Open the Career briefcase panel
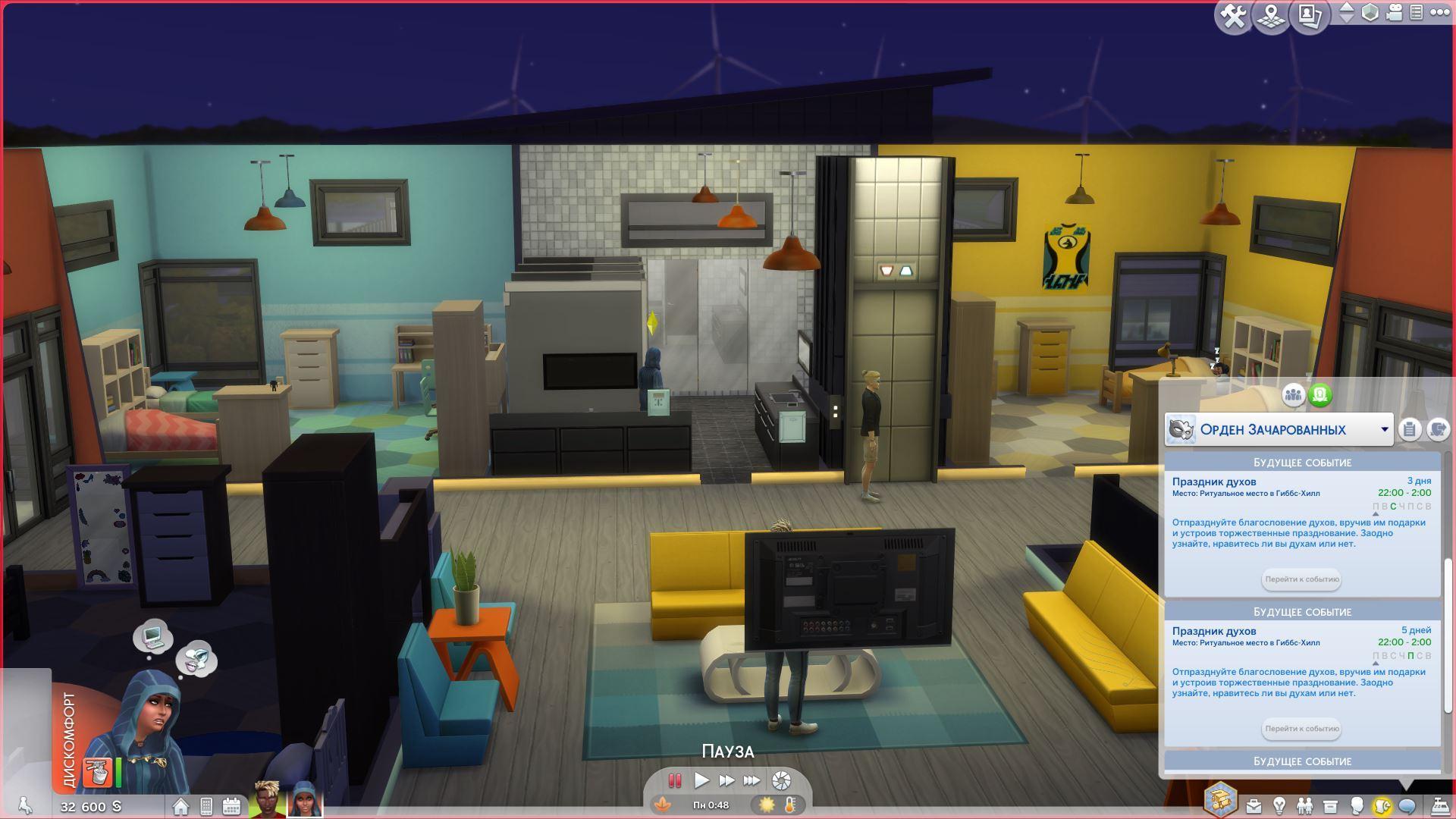Image resolution: width=1456 pixels, height=819 pixels. (x=1254, y=805)
